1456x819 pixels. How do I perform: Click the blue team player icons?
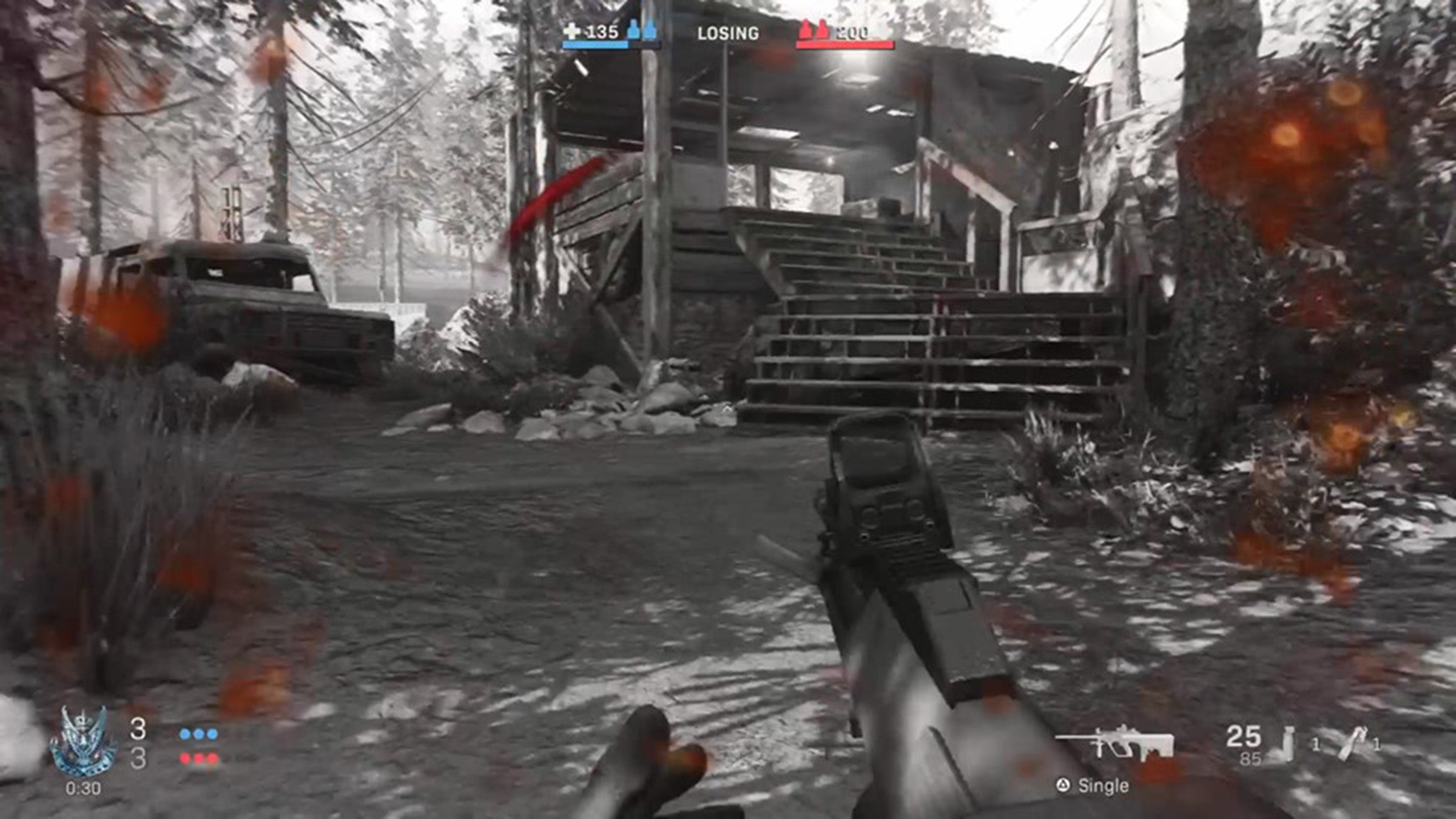(x=641, y=29)
